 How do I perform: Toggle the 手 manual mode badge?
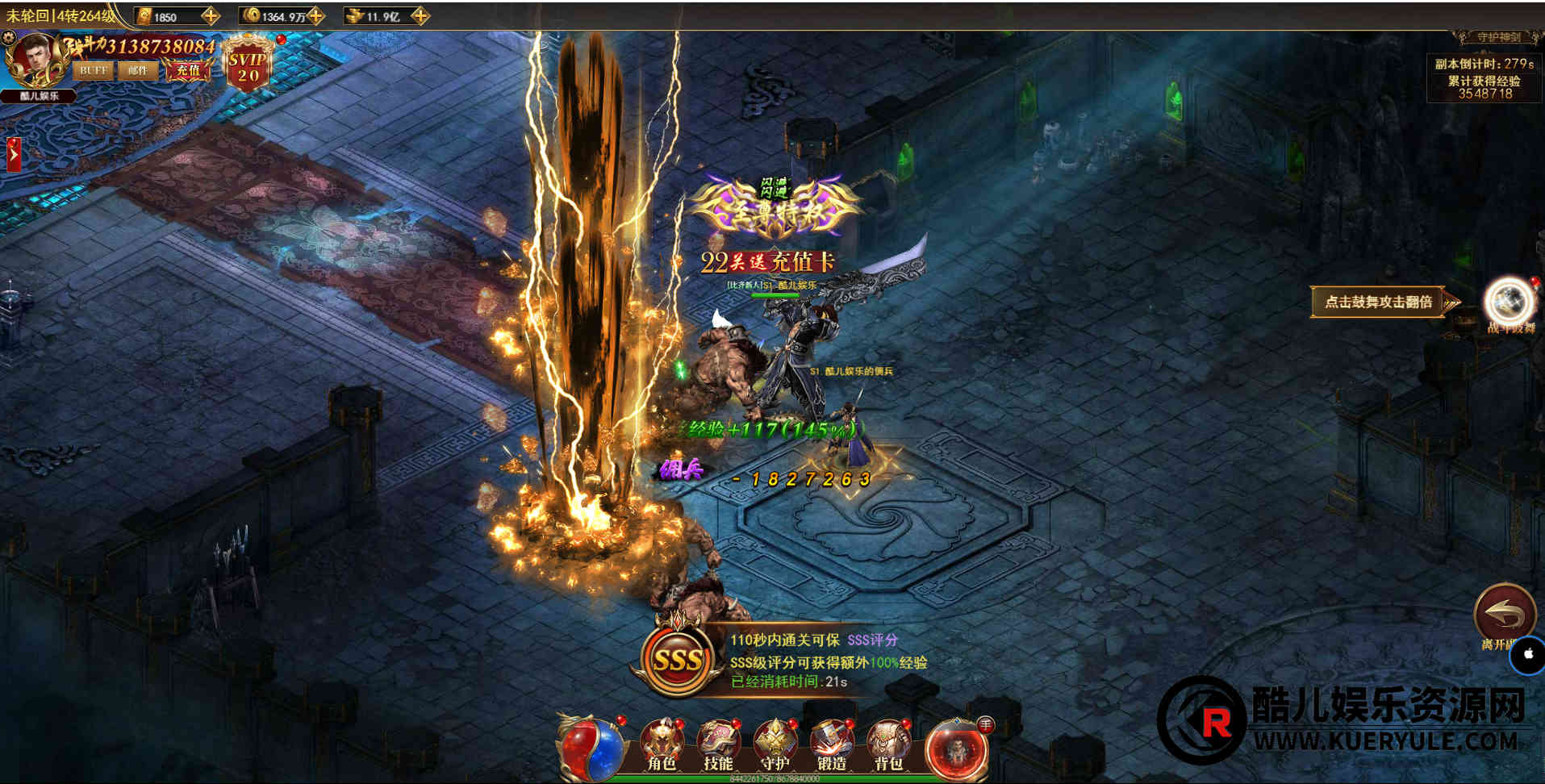point(985,725)
